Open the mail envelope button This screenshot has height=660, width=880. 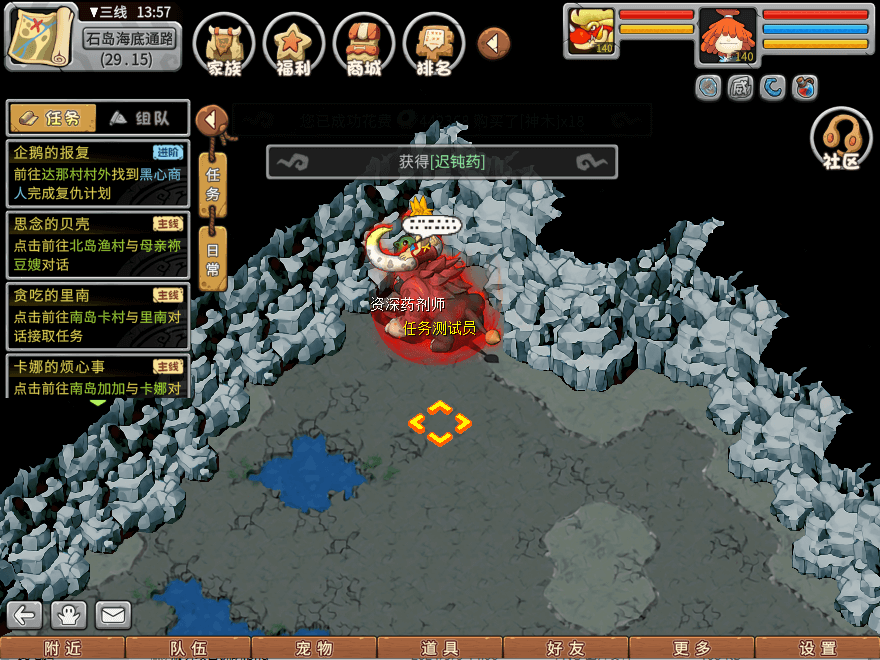tap(113, 614)
